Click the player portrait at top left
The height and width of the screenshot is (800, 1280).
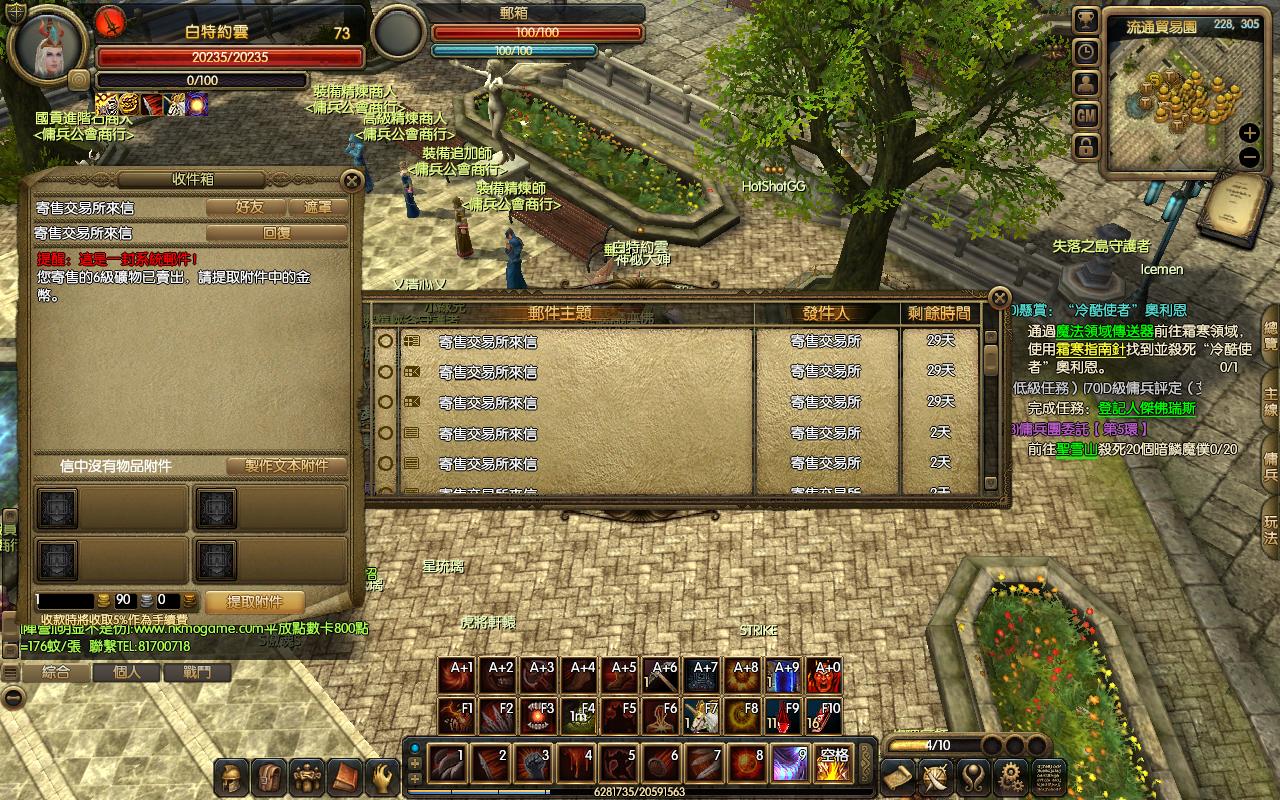click(x=48, y=46)
